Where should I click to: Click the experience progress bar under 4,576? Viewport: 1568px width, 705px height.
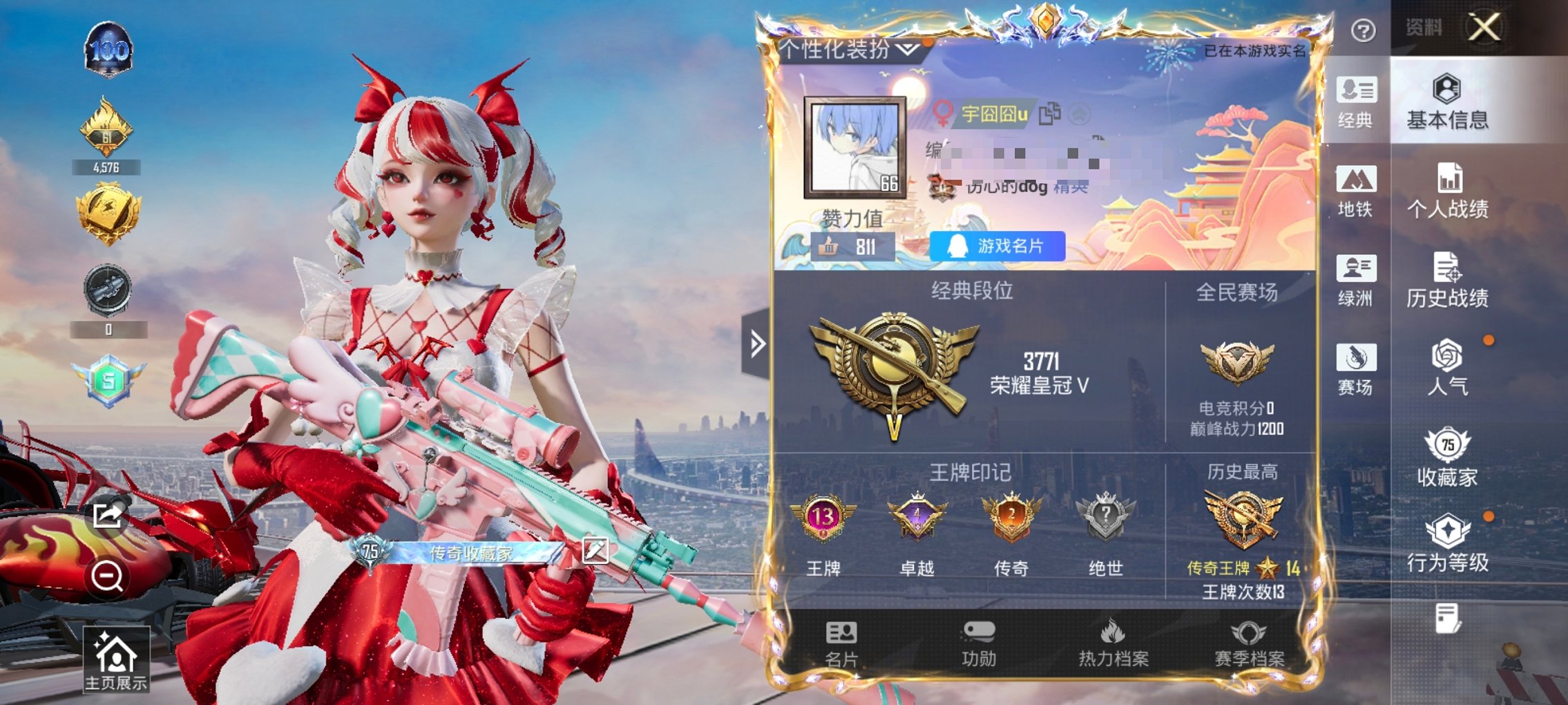click(x=109, y=166)
